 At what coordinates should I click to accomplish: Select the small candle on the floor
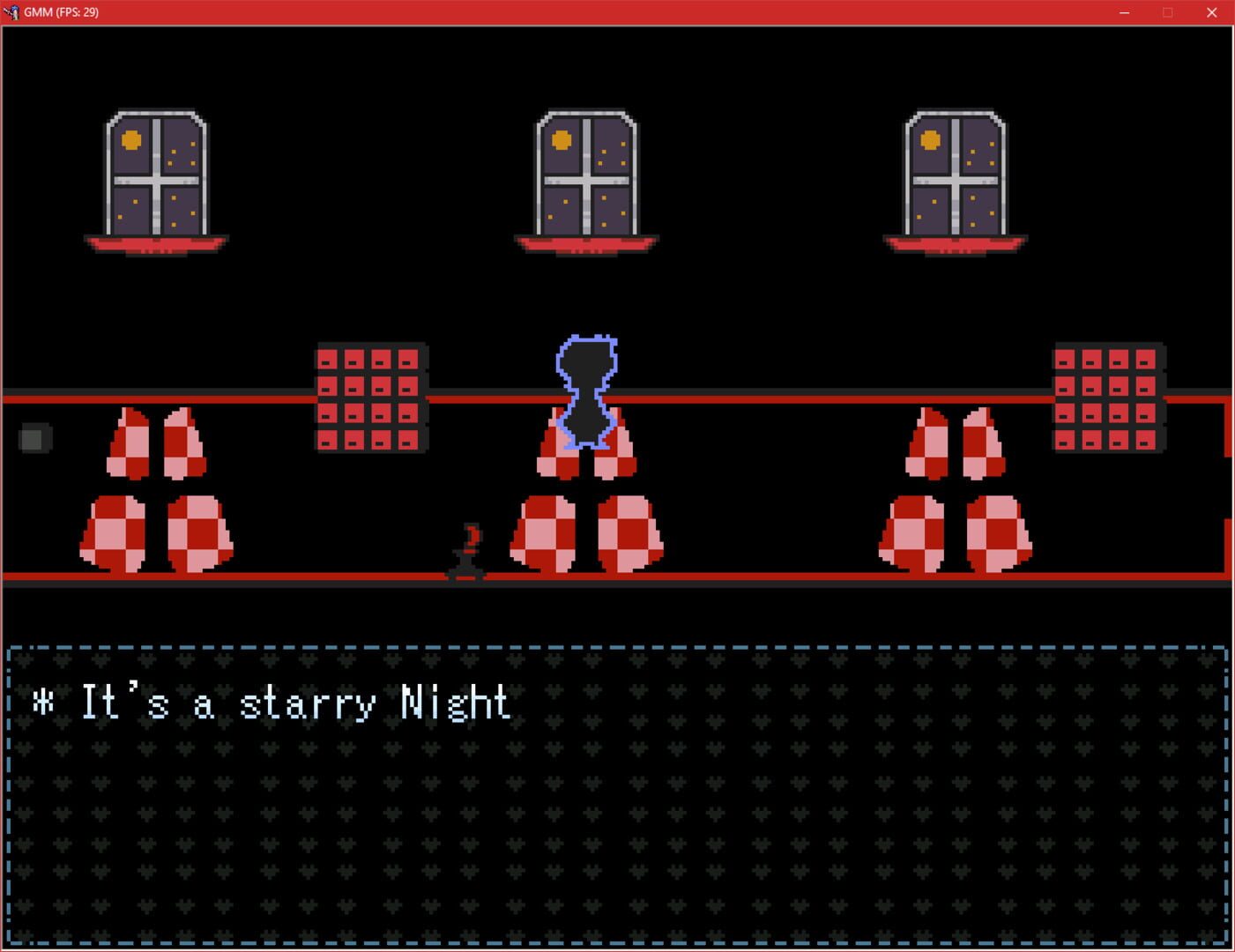[x=468, y=551]
